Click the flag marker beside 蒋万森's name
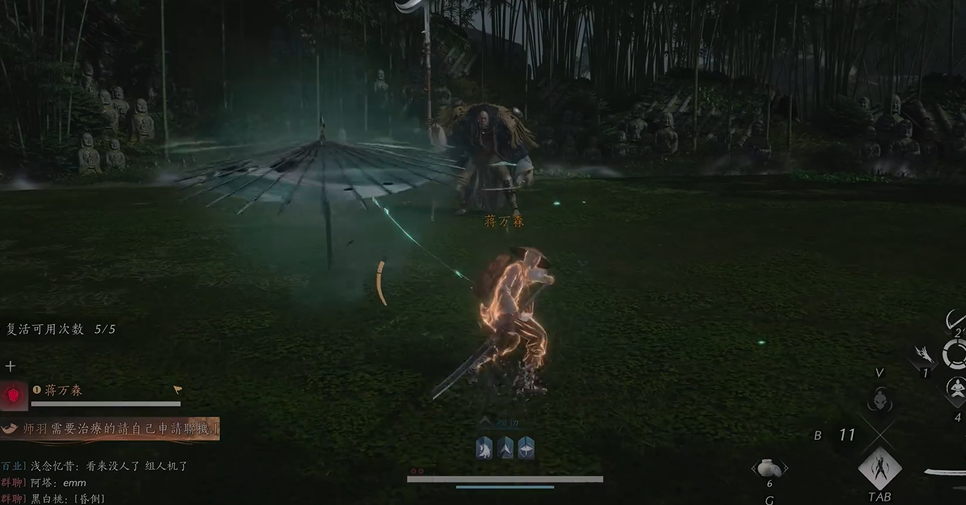Image resolution: width=966 pixels, height=505 pixels. pos(178,390)
